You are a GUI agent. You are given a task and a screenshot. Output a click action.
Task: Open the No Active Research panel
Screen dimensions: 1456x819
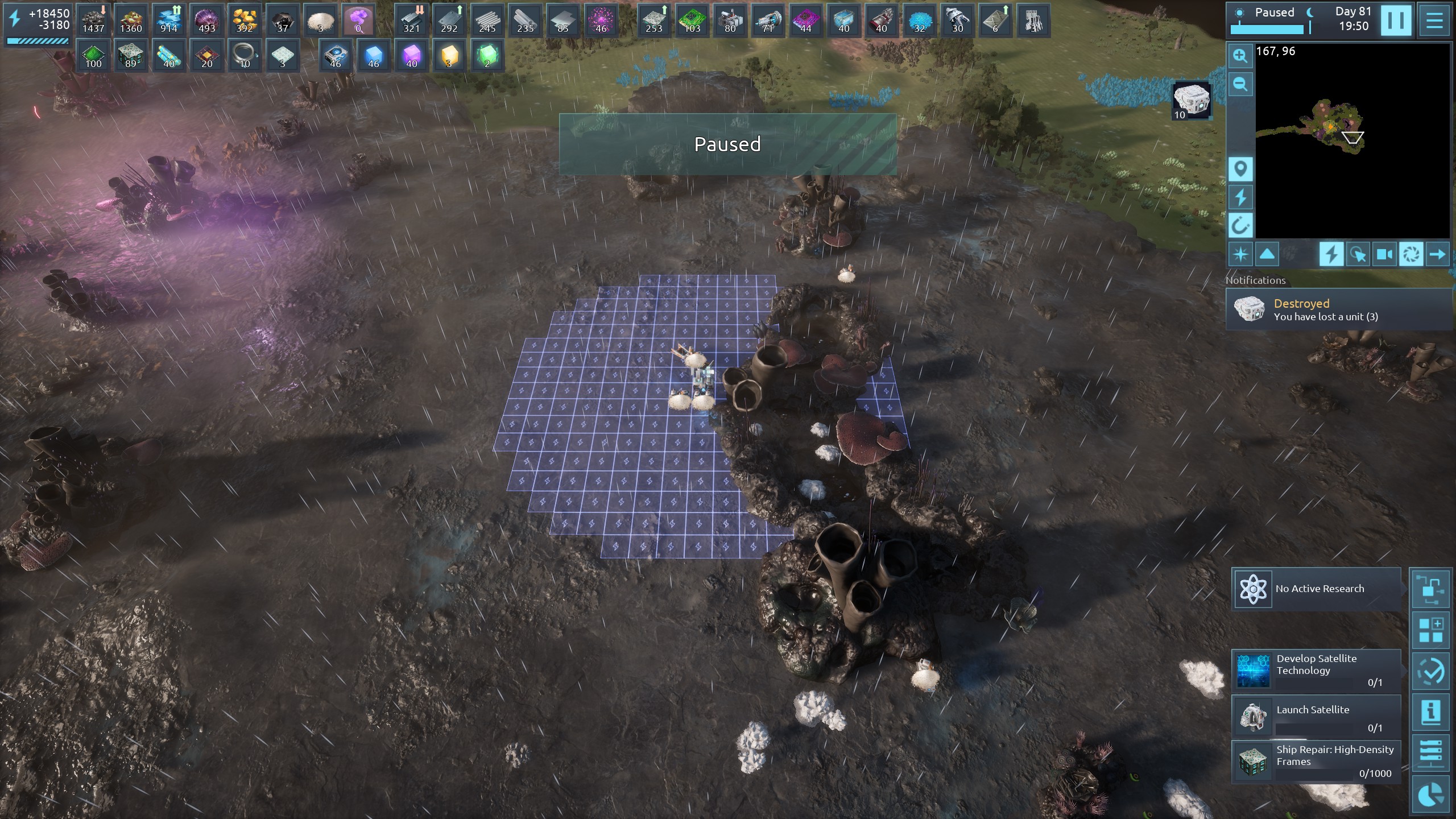pos(1316,589)
